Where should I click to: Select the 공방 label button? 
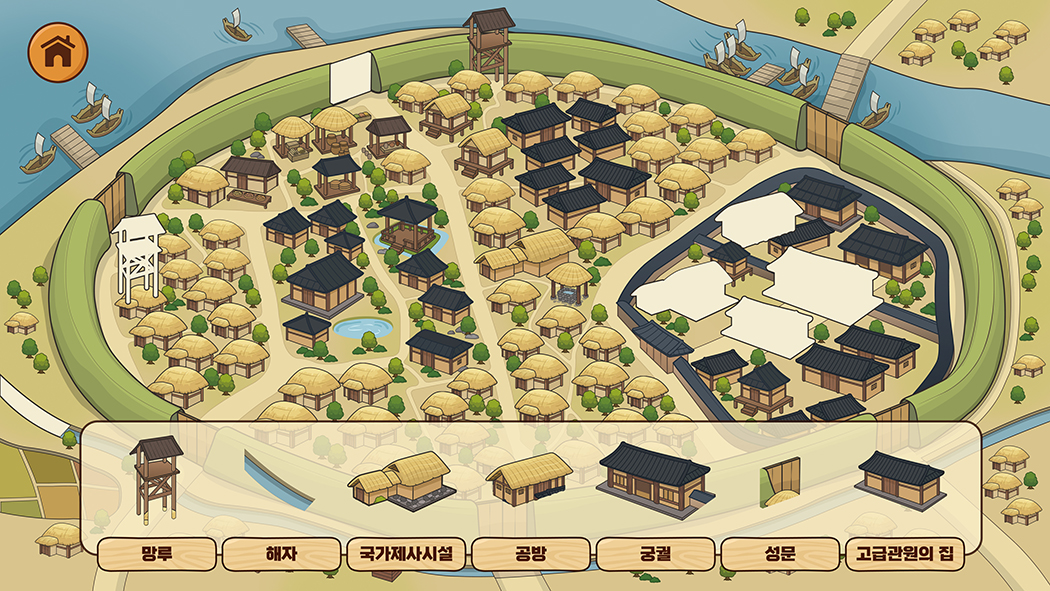point(530,553)
